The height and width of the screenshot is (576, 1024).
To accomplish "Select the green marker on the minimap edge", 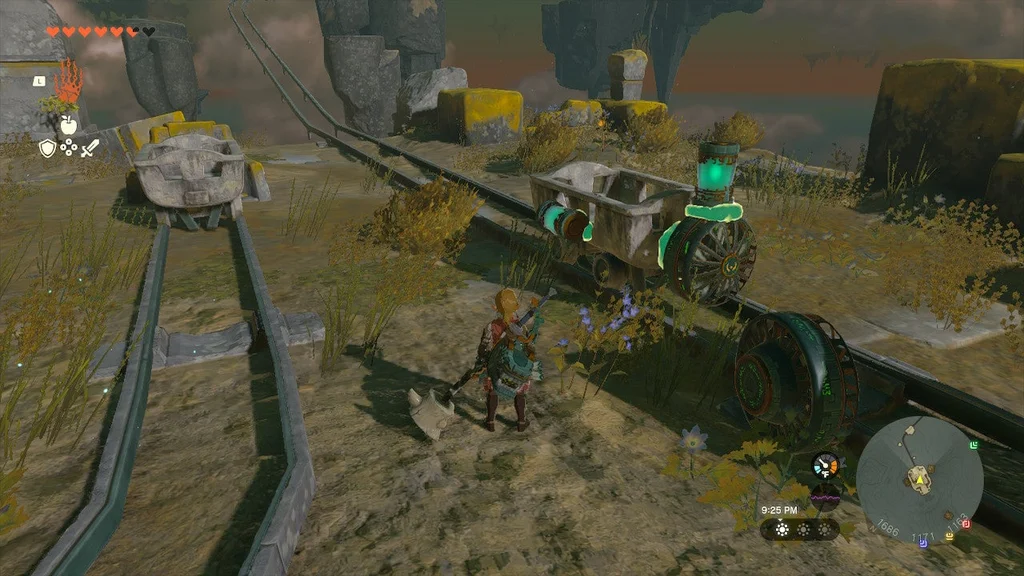I will [x=975, y=444].
